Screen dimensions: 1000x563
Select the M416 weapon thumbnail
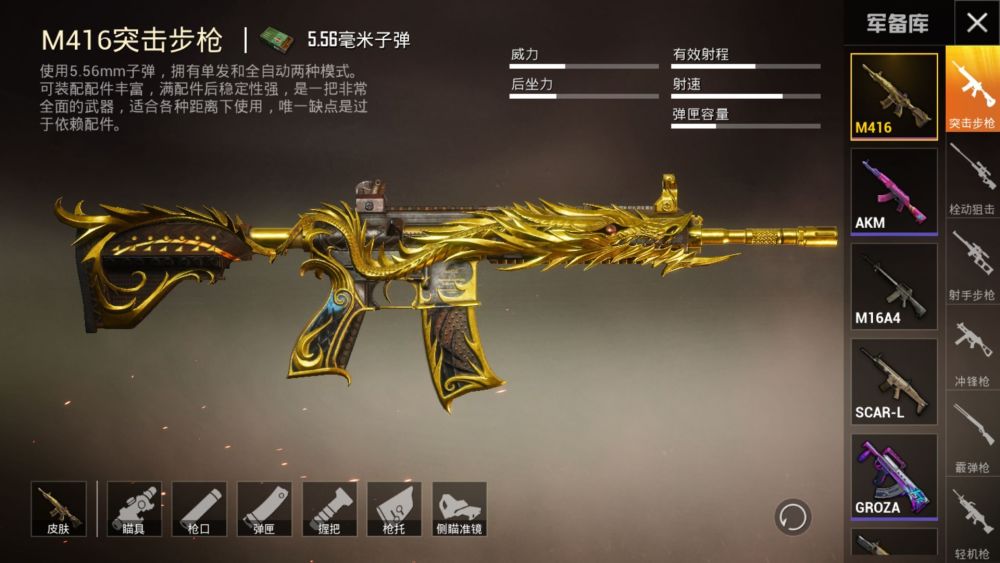[x=894, y=95]
